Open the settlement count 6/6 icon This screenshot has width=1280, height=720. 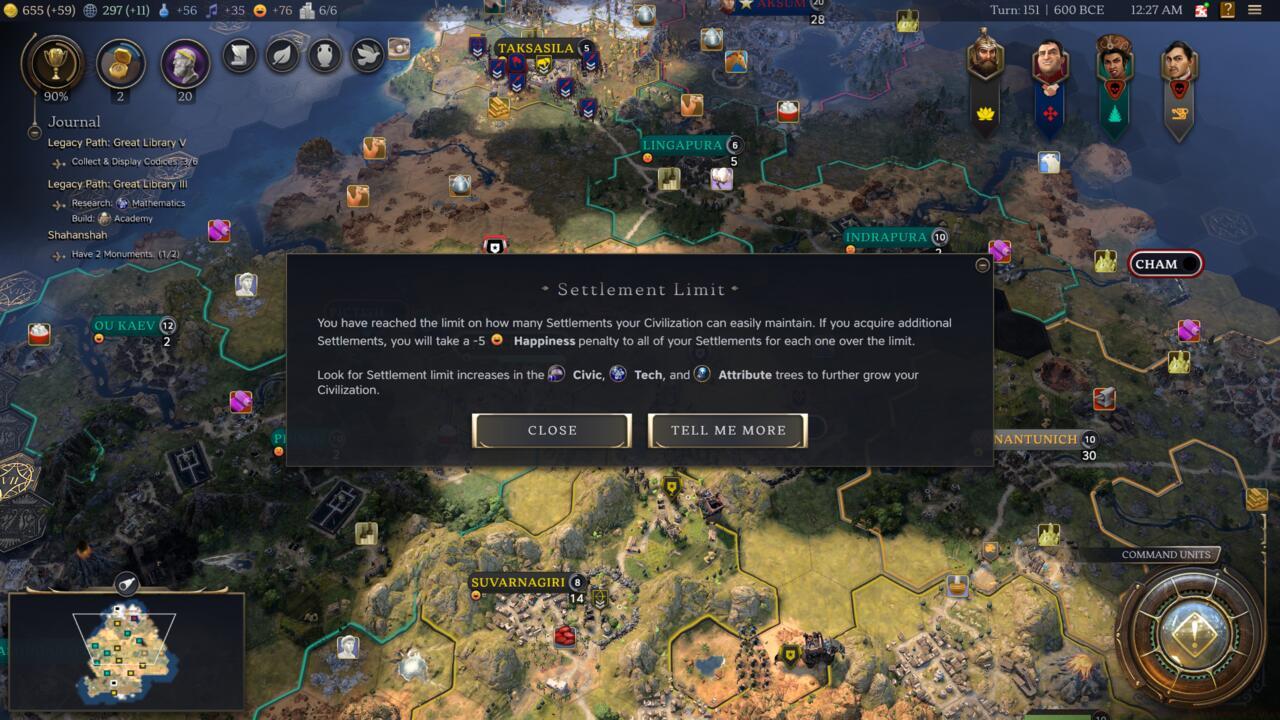coord(308,13)
